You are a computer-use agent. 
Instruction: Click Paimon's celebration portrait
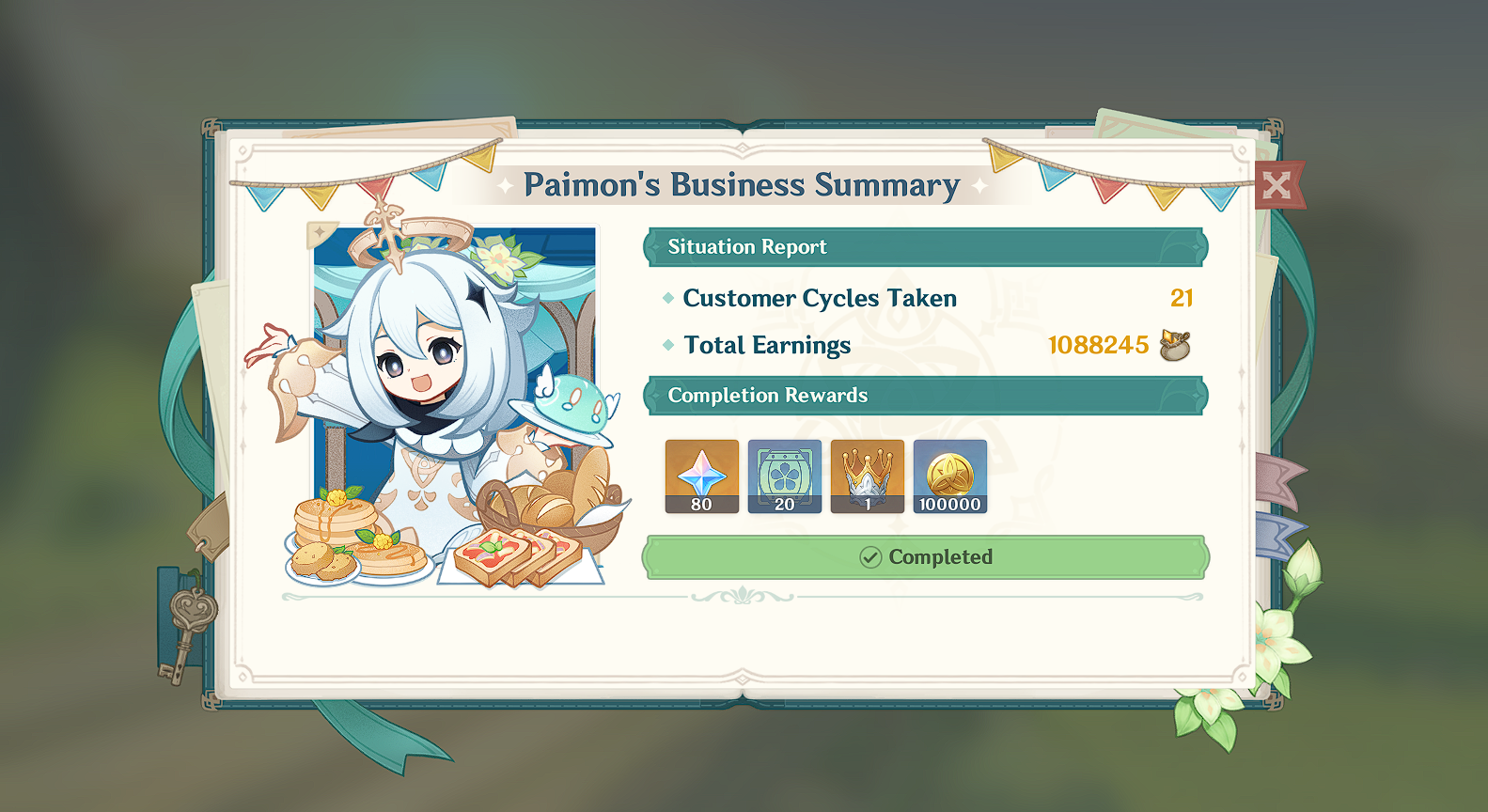pyautogui.click(x=442, y=395)
